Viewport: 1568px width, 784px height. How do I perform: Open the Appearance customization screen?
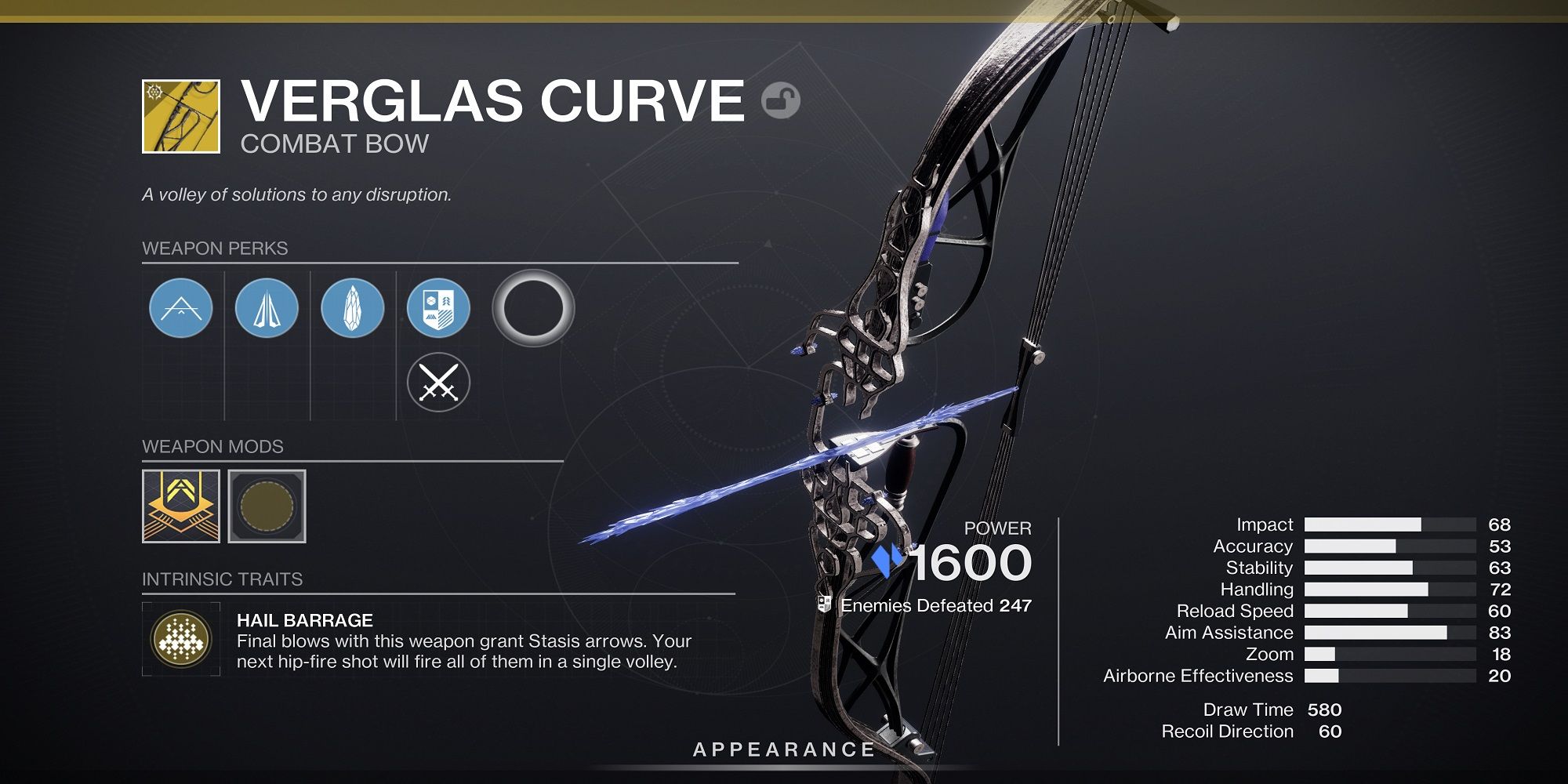tap(783, 749)
